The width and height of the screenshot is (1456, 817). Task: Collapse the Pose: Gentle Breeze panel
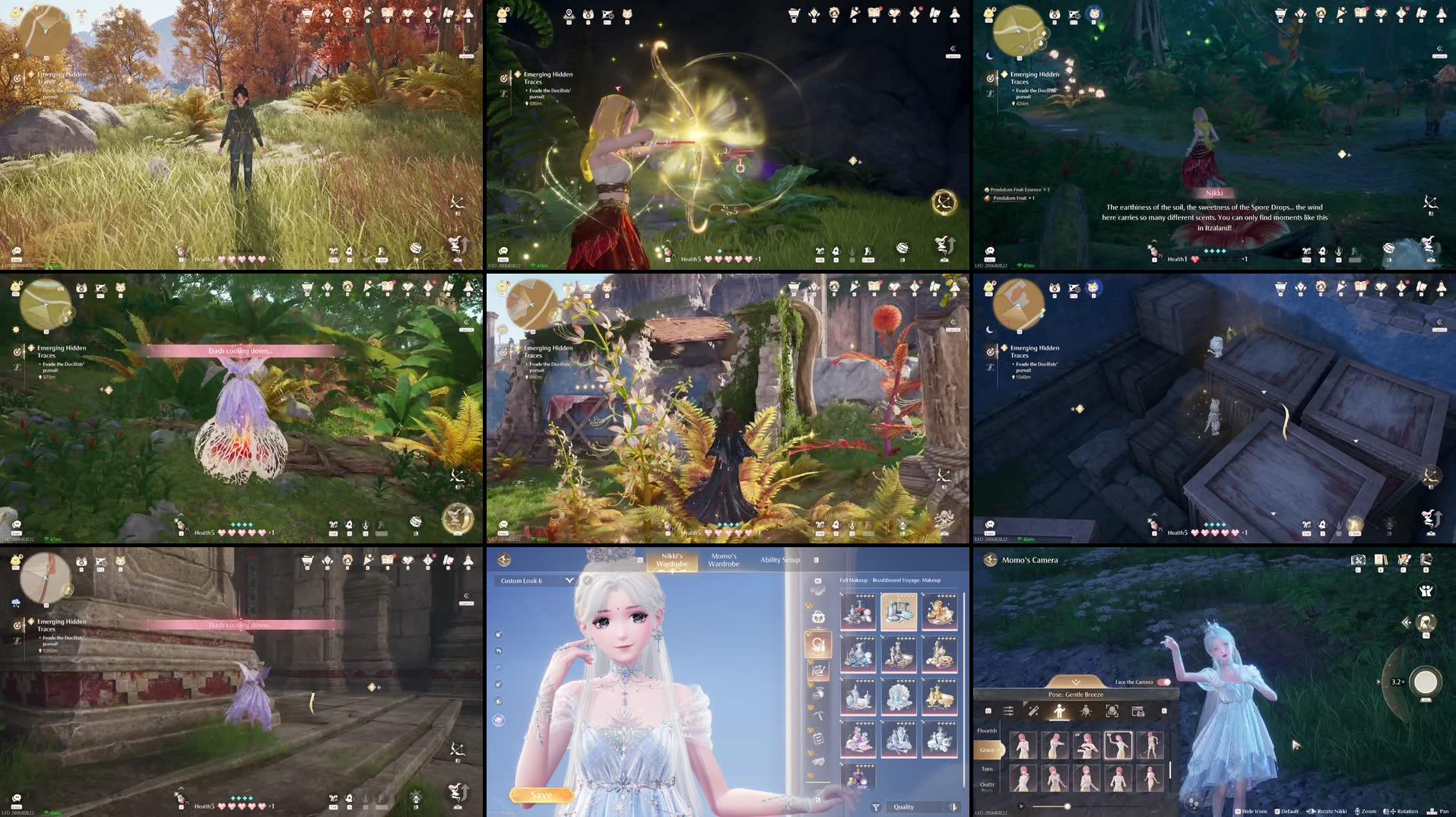1076,682
